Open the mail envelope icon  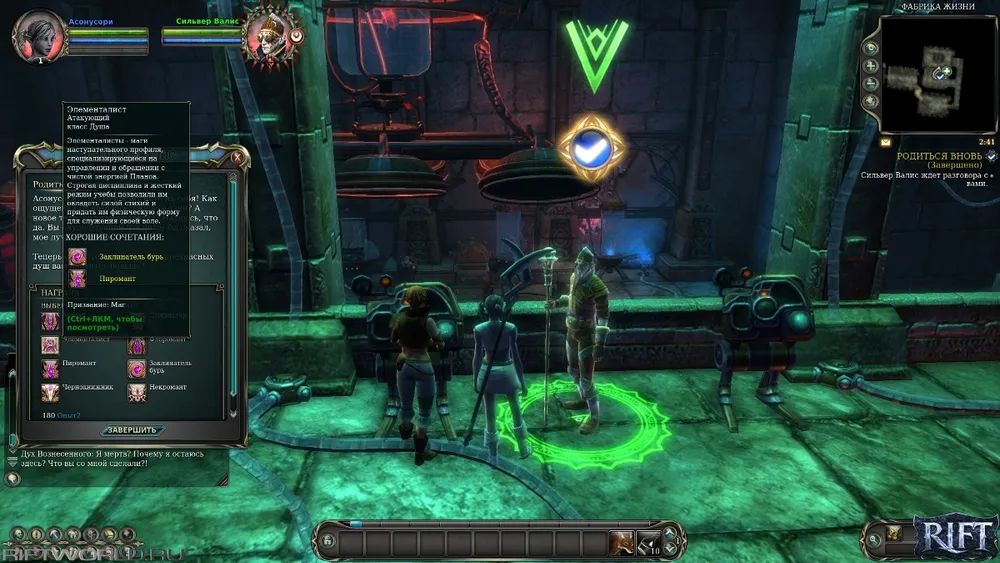click(885, 143)
